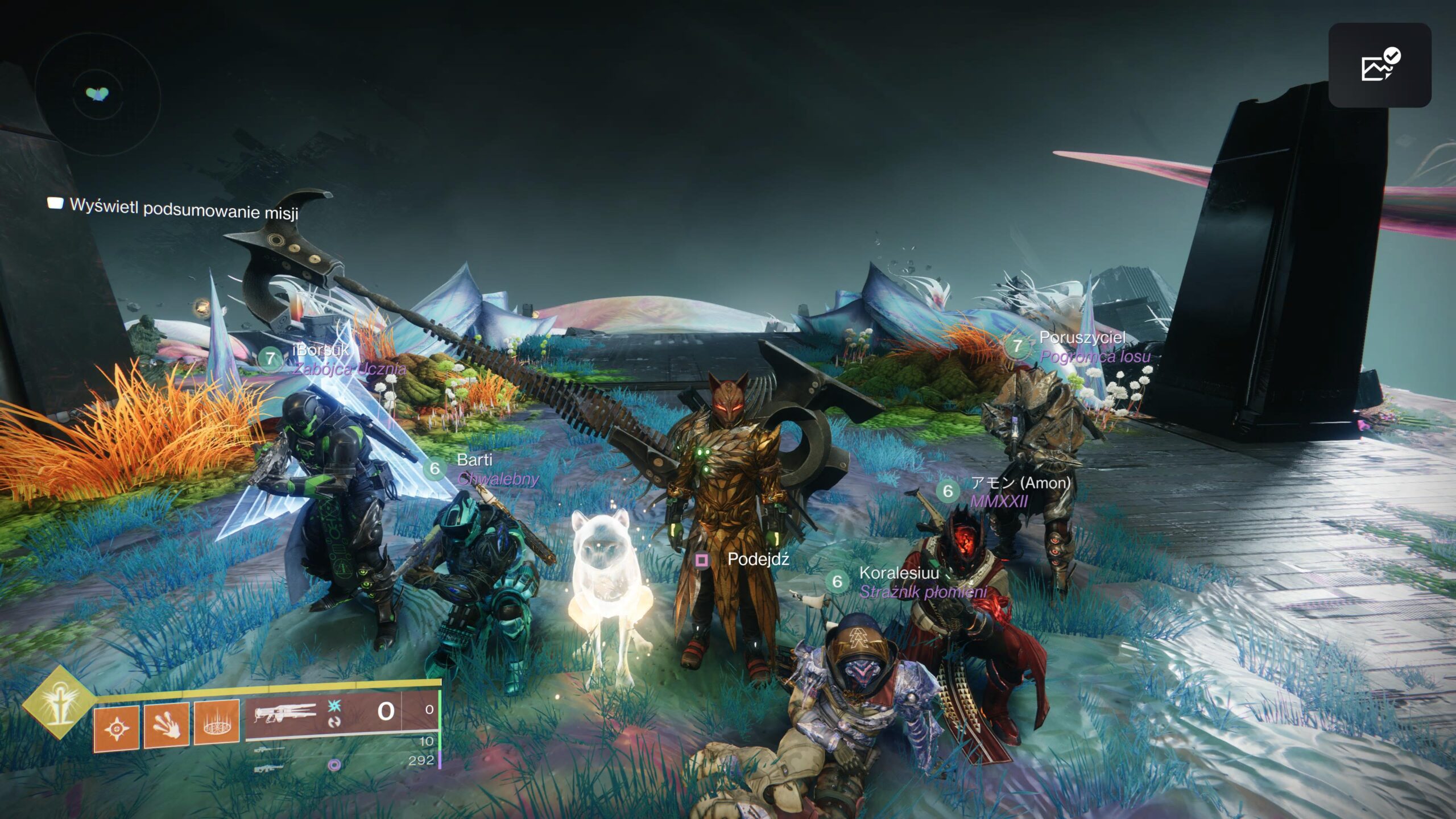The height and width of the screenshot is (819, 1456).
Task: Use the open-hand melee ability icon
Action: pyautogui.click(x=166, y=725)
